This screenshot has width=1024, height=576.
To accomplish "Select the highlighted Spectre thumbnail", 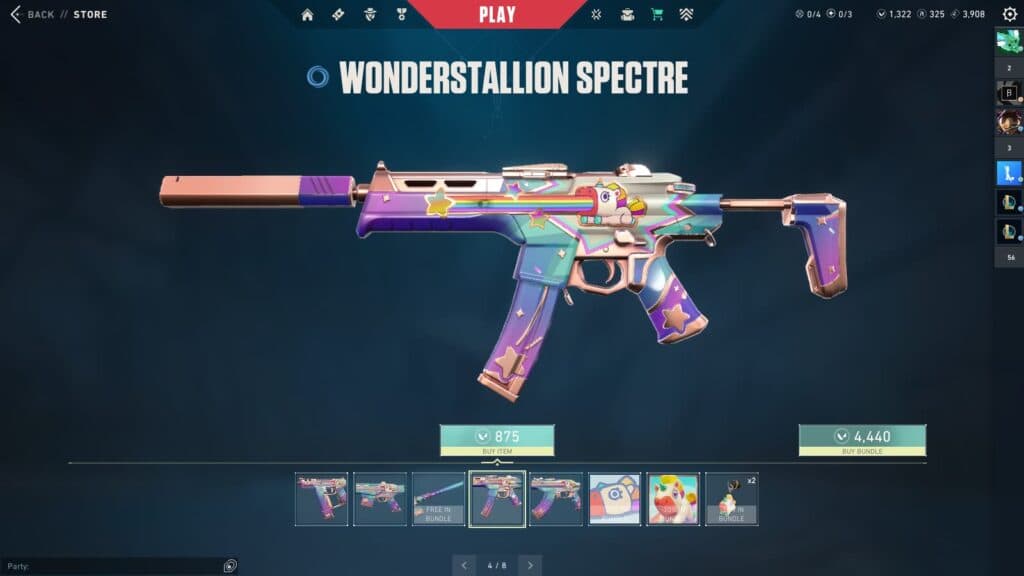I will pos(497,499).
